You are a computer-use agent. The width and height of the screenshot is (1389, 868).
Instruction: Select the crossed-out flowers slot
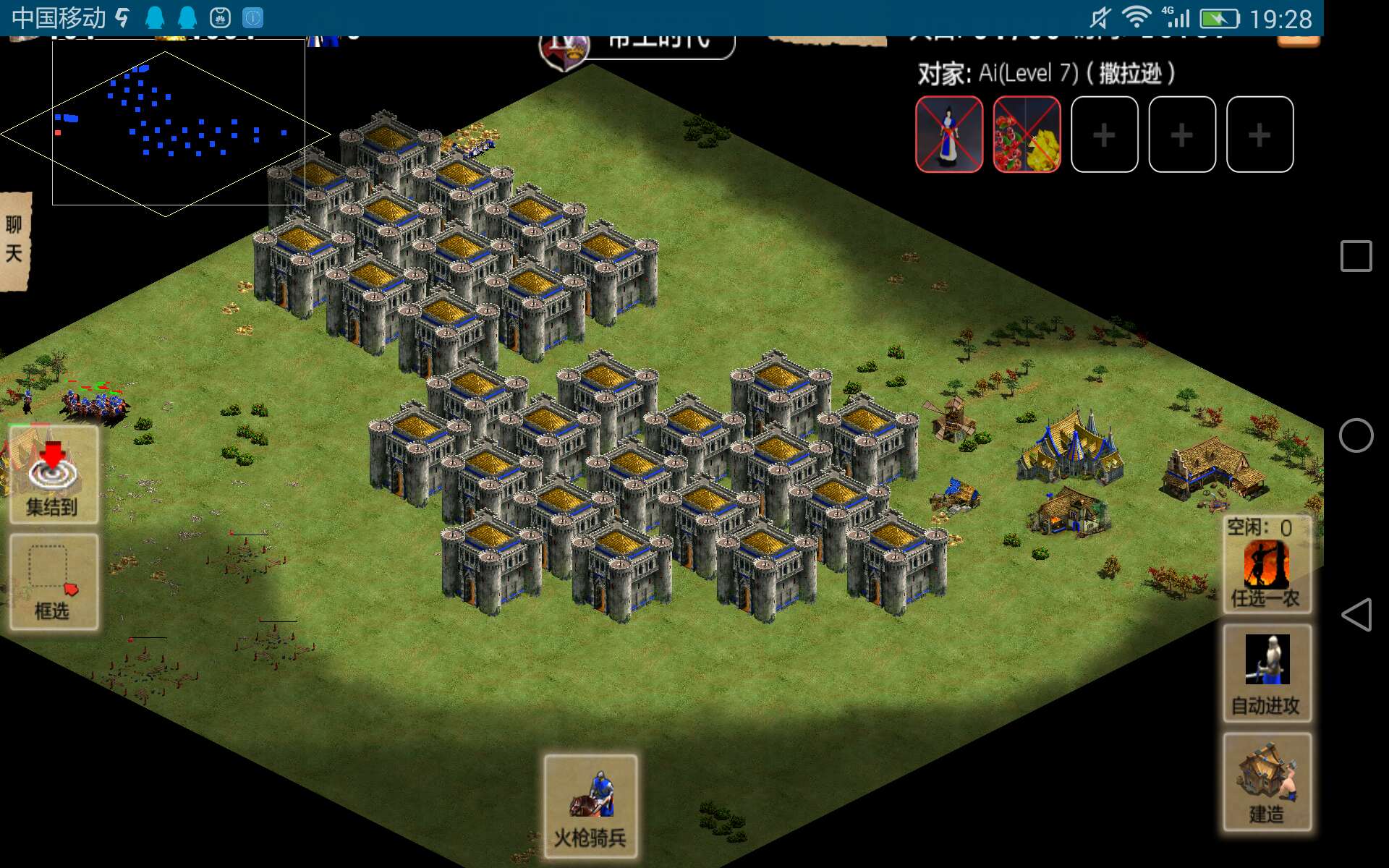[x=1027, y=135]
